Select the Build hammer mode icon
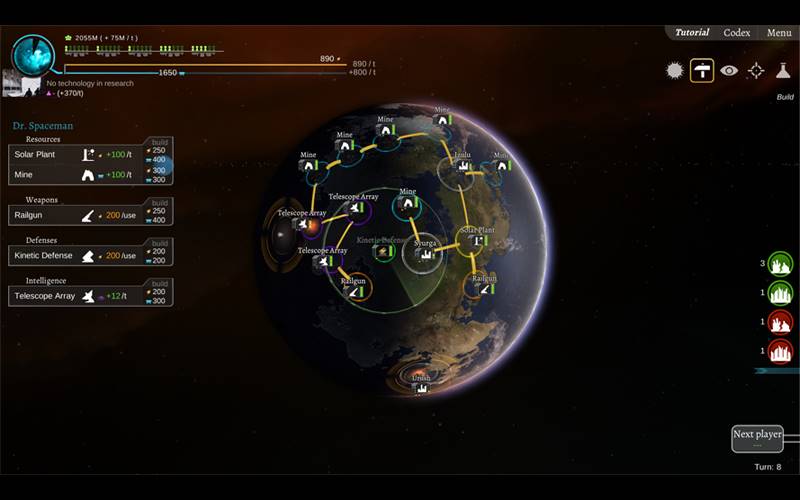 (702, 71)
